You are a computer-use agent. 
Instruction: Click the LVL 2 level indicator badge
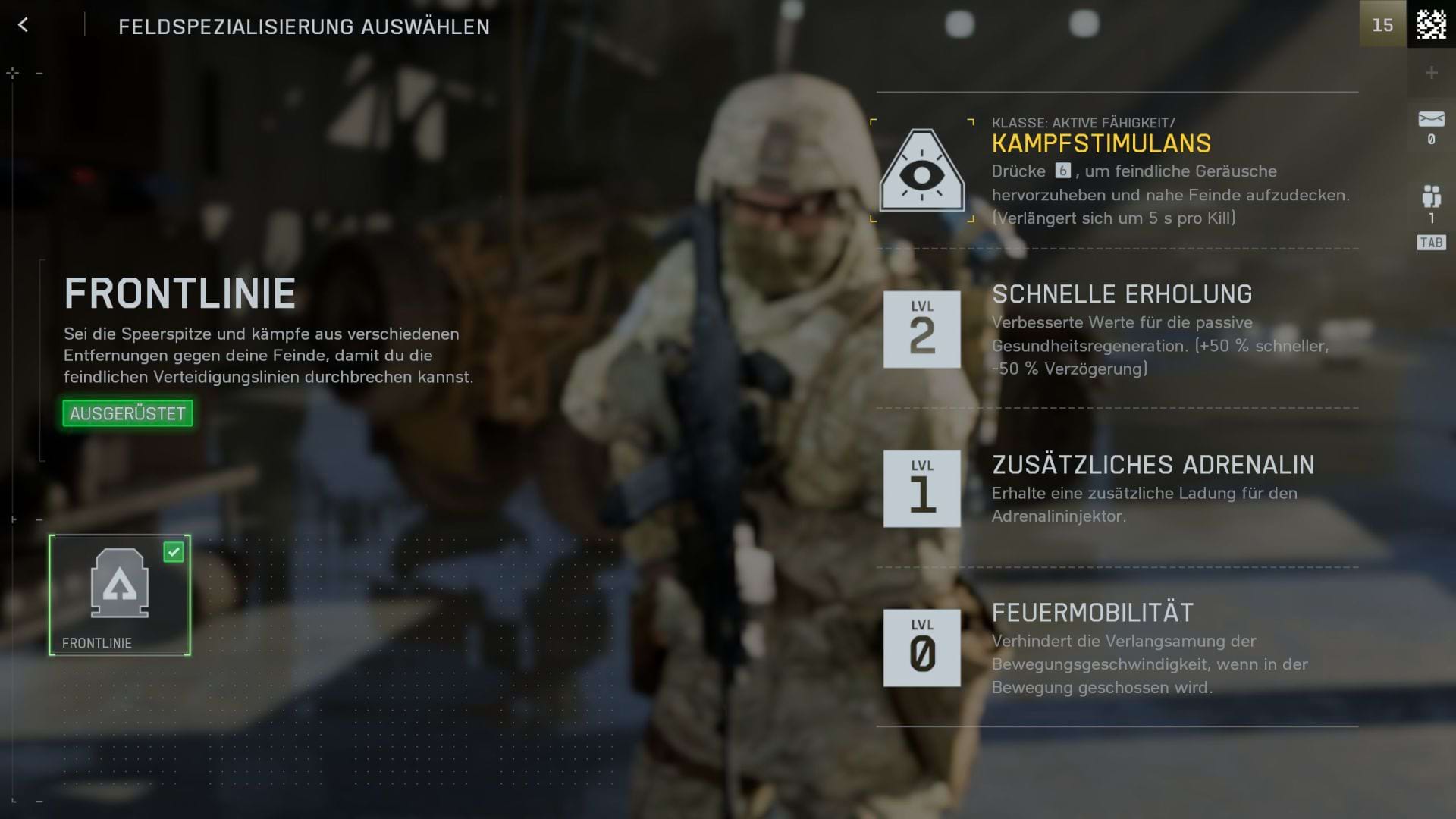click(x=921, y=330)
